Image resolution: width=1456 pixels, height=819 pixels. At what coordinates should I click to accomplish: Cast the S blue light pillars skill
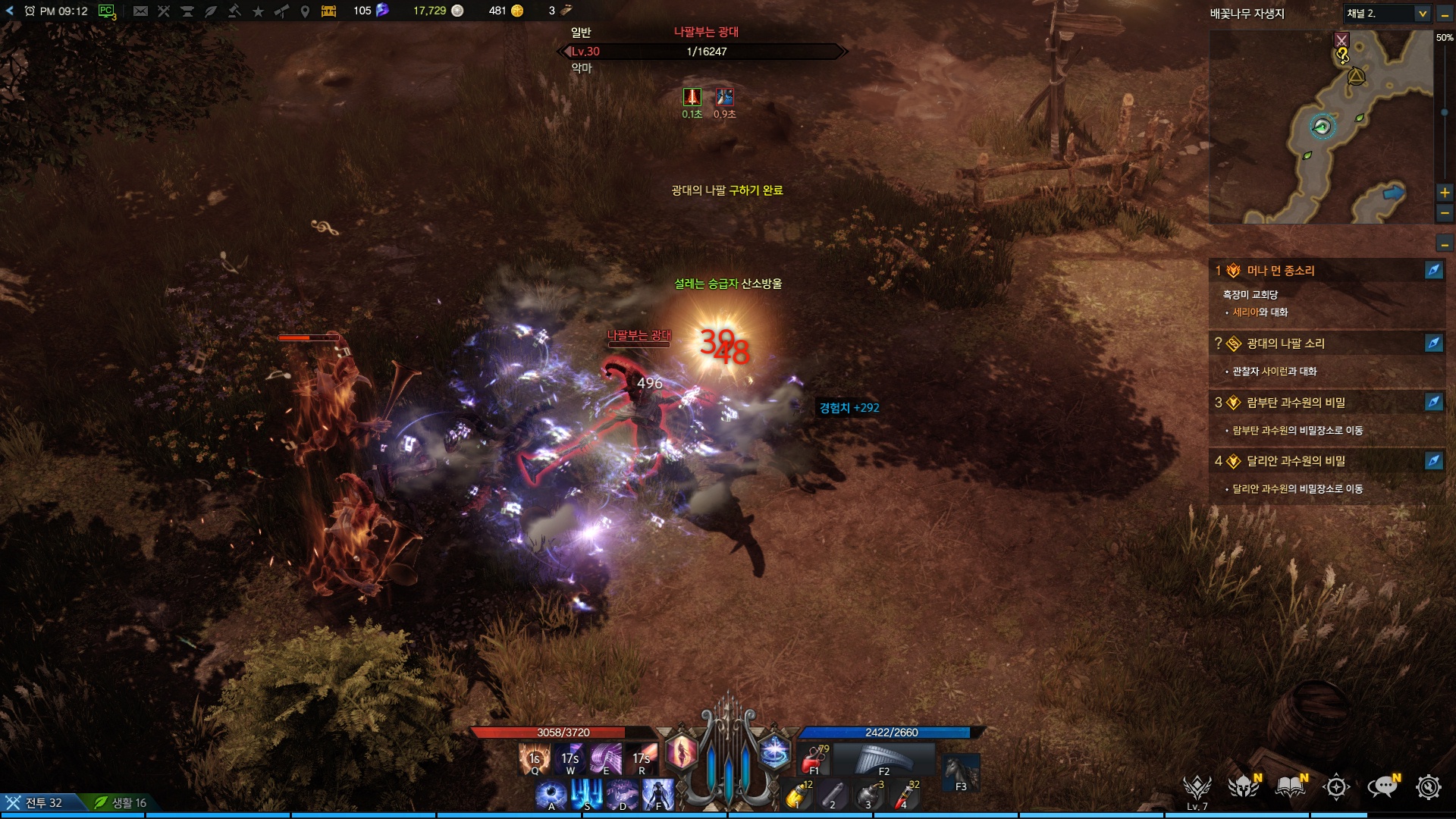tap(586, 795)
